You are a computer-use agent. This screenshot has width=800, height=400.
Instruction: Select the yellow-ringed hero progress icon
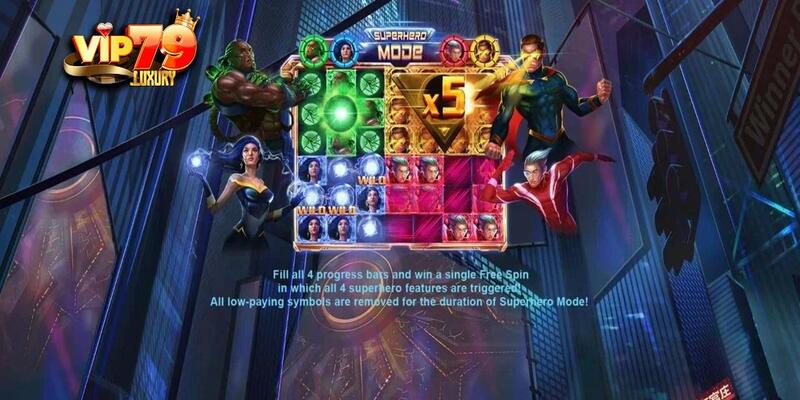[x=482, y=47]
